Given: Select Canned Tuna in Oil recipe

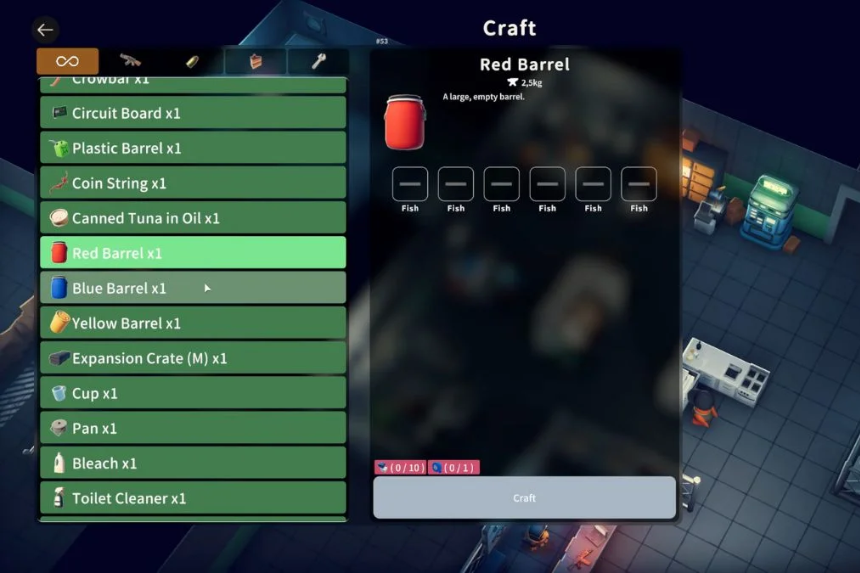Looking at the screenshot, I should pos(193,218).
